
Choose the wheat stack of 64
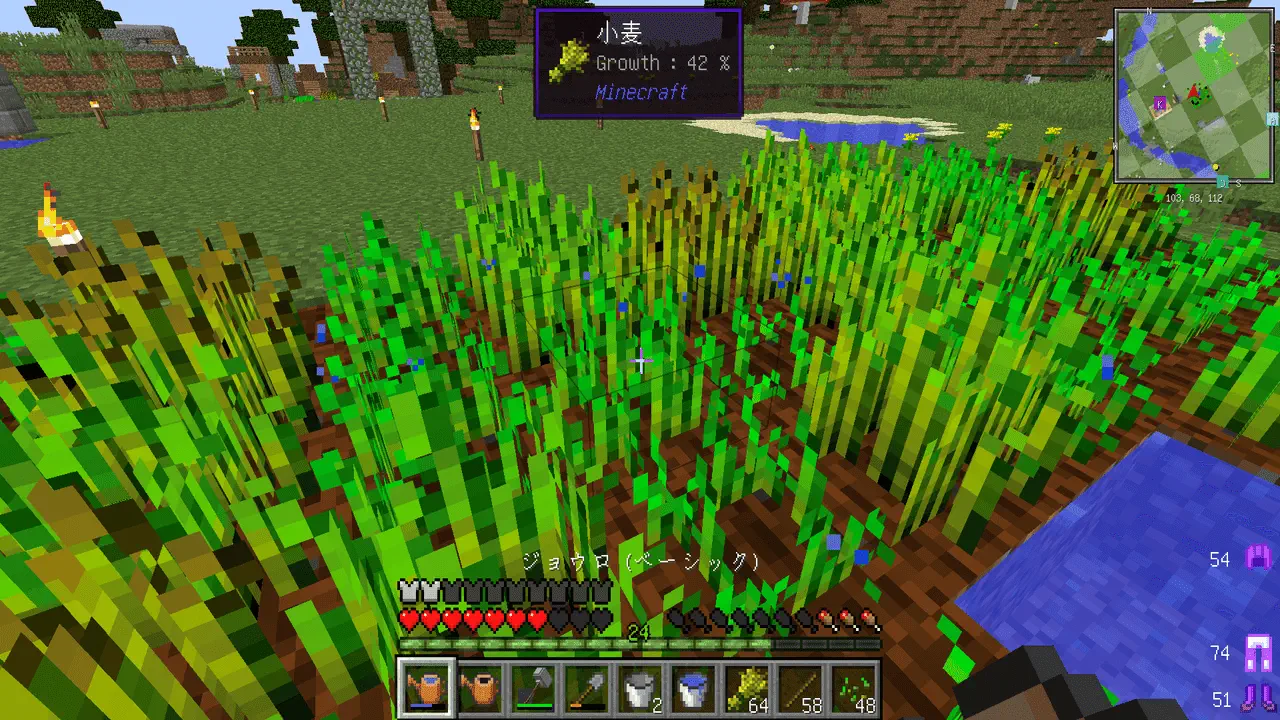(x=746, y=688)
